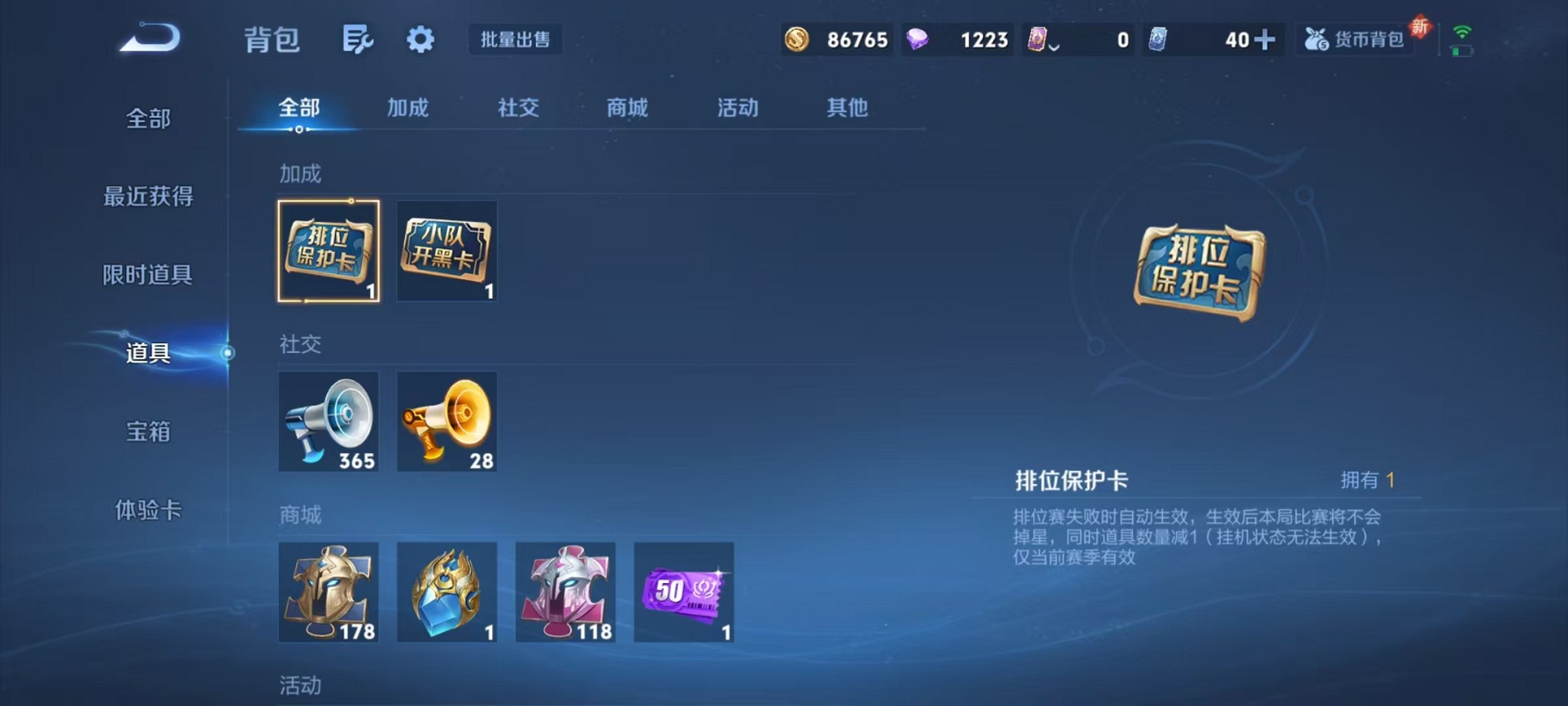Click the 批量出售 bulk sell button
Image resolution: width=1568 pixels, height=706 pixels.
(x=516, y=40)
